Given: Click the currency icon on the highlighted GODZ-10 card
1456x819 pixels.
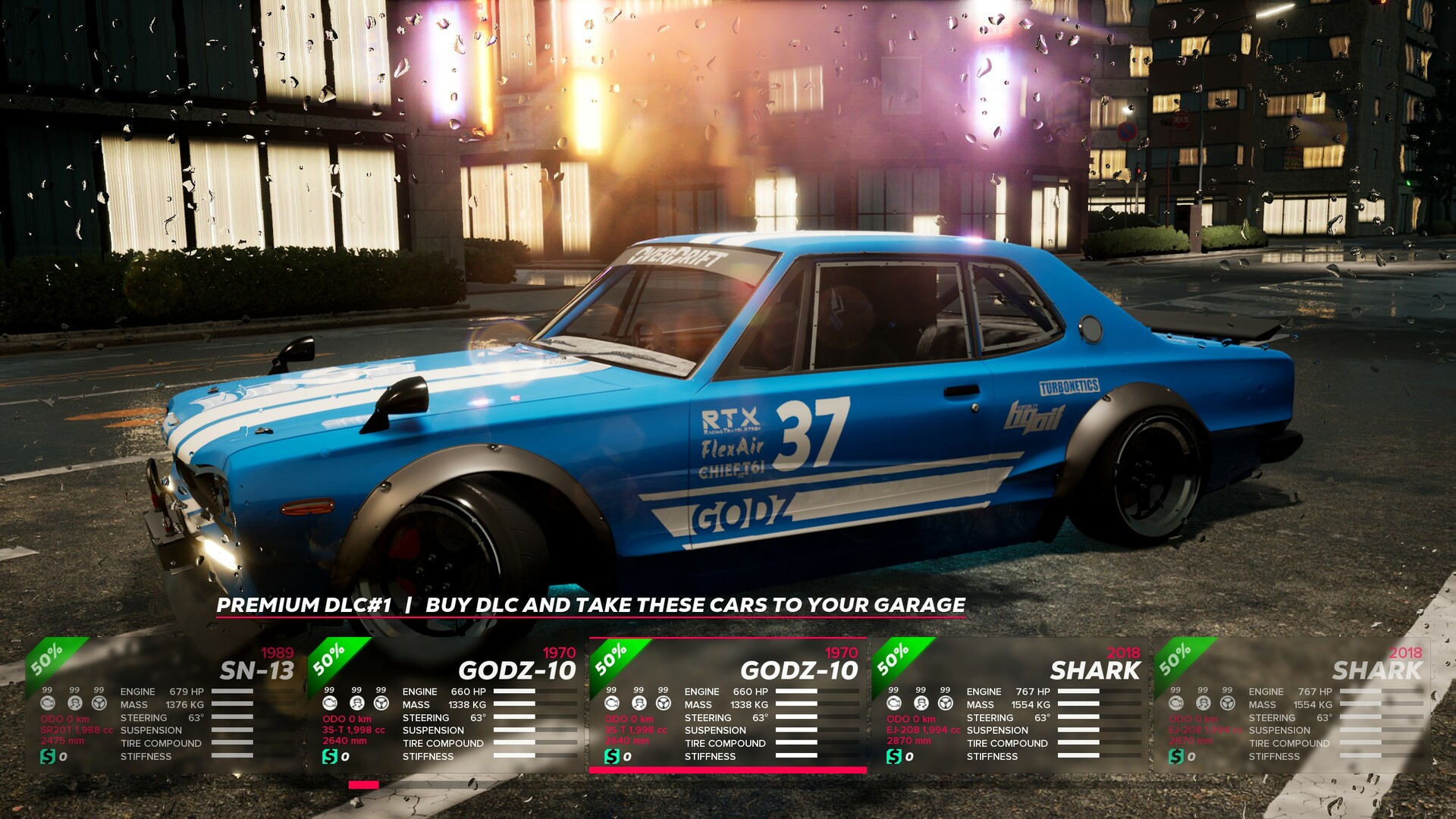Looking at the screenshot, I should [x=611, y=756].
